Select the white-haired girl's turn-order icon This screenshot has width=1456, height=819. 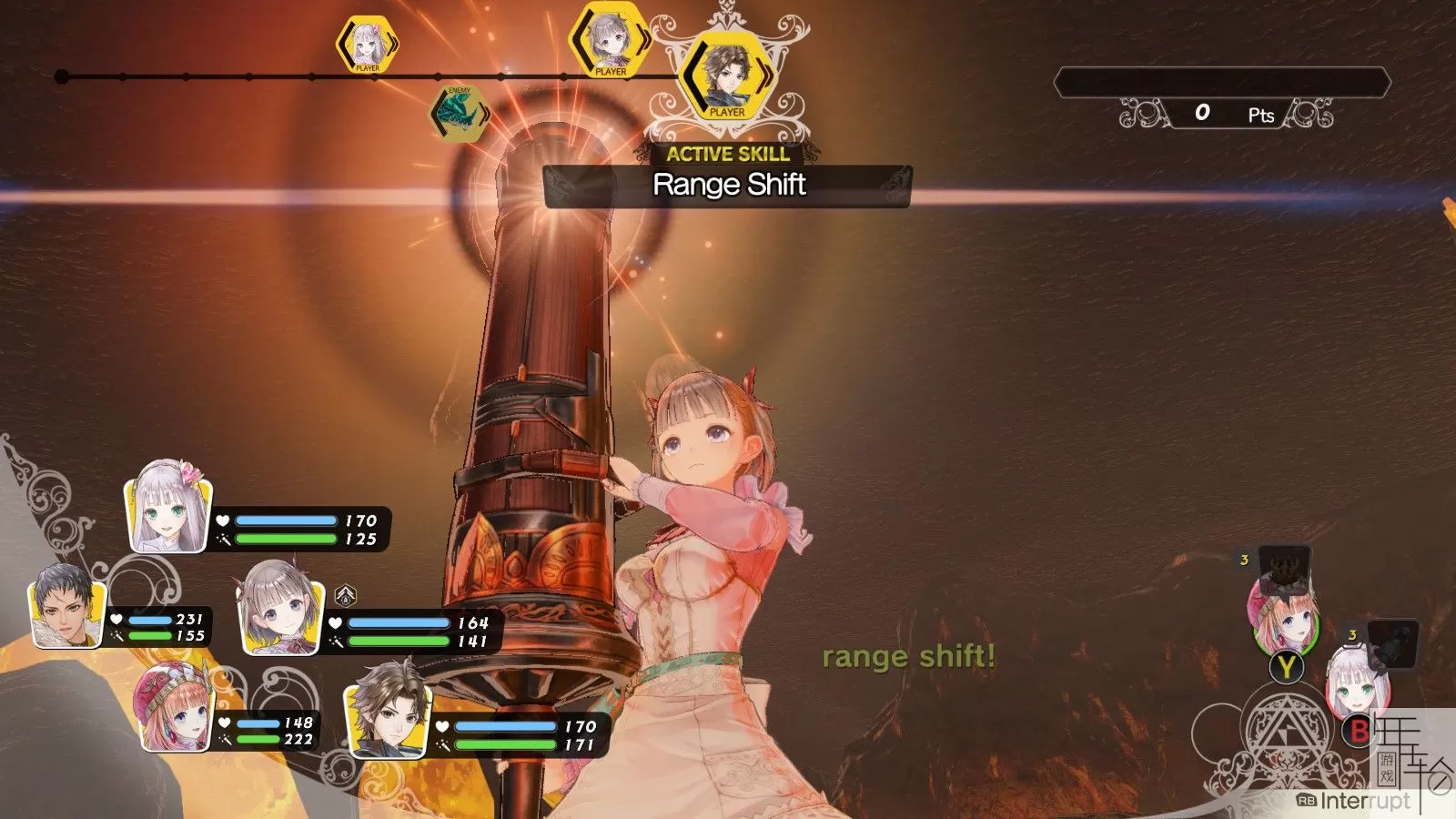coord(366,45)
